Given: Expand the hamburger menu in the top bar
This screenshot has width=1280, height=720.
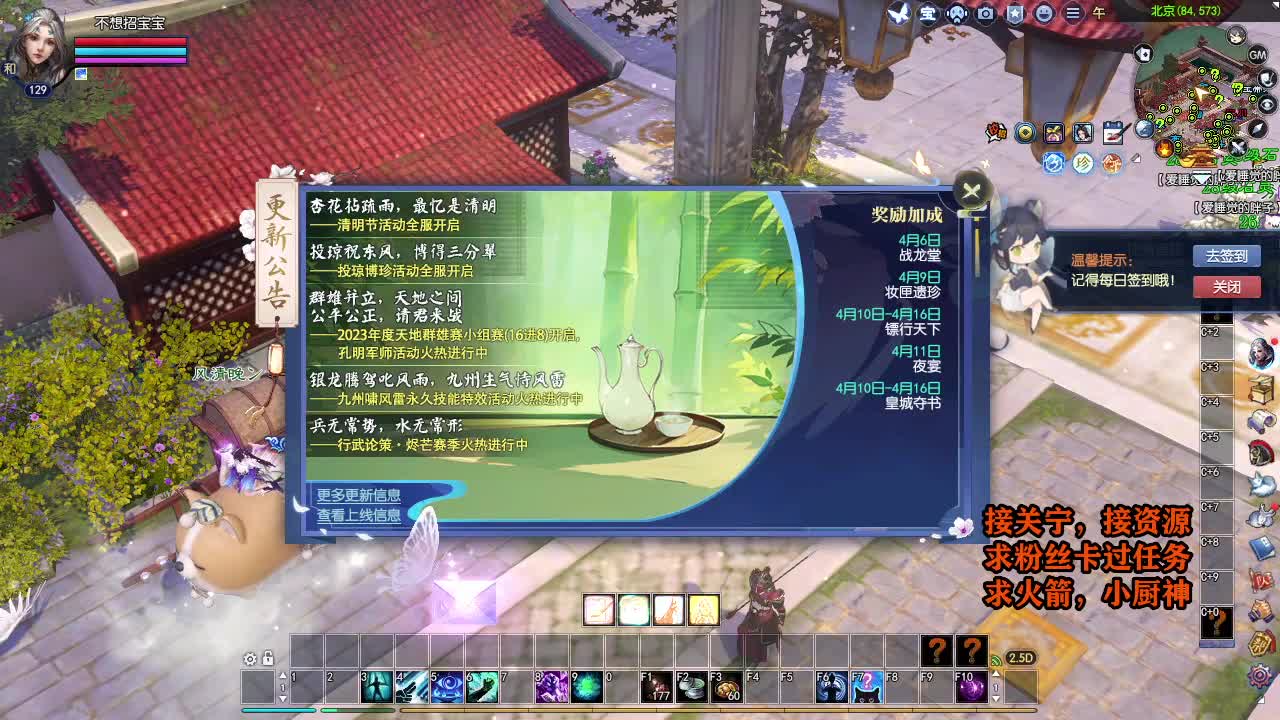Looking at the screenshot, I should (x=1074, y=13).
